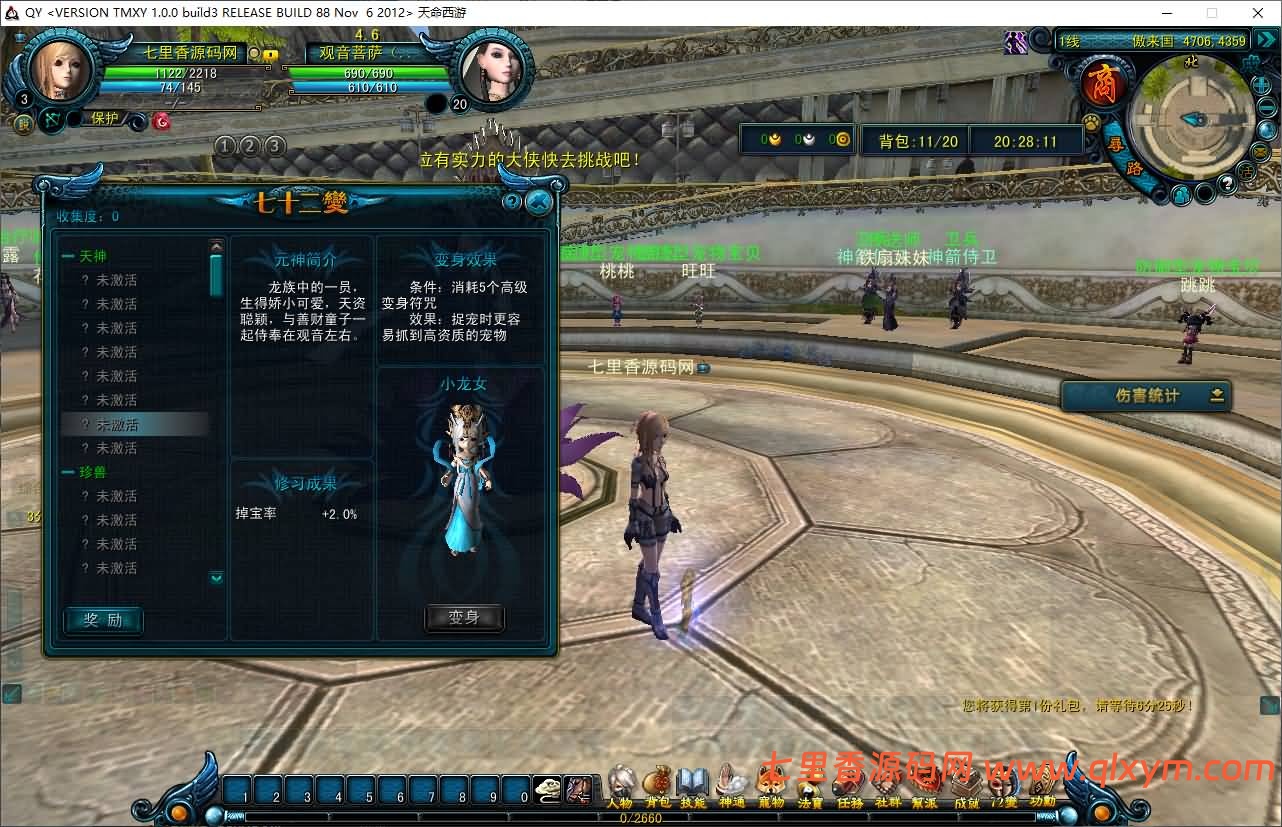Open the 成就 achievements menu
Viewport: 1282px width, 827px height.
[x=966, y=785]
